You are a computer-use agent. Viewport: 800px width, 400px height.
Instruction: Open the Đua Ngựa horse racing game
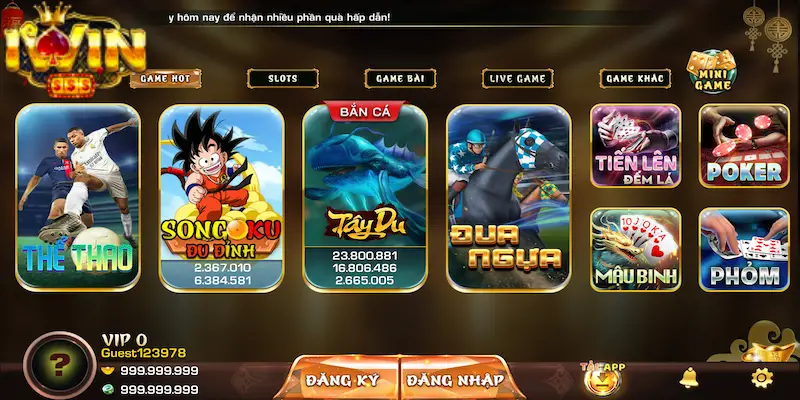507,197
